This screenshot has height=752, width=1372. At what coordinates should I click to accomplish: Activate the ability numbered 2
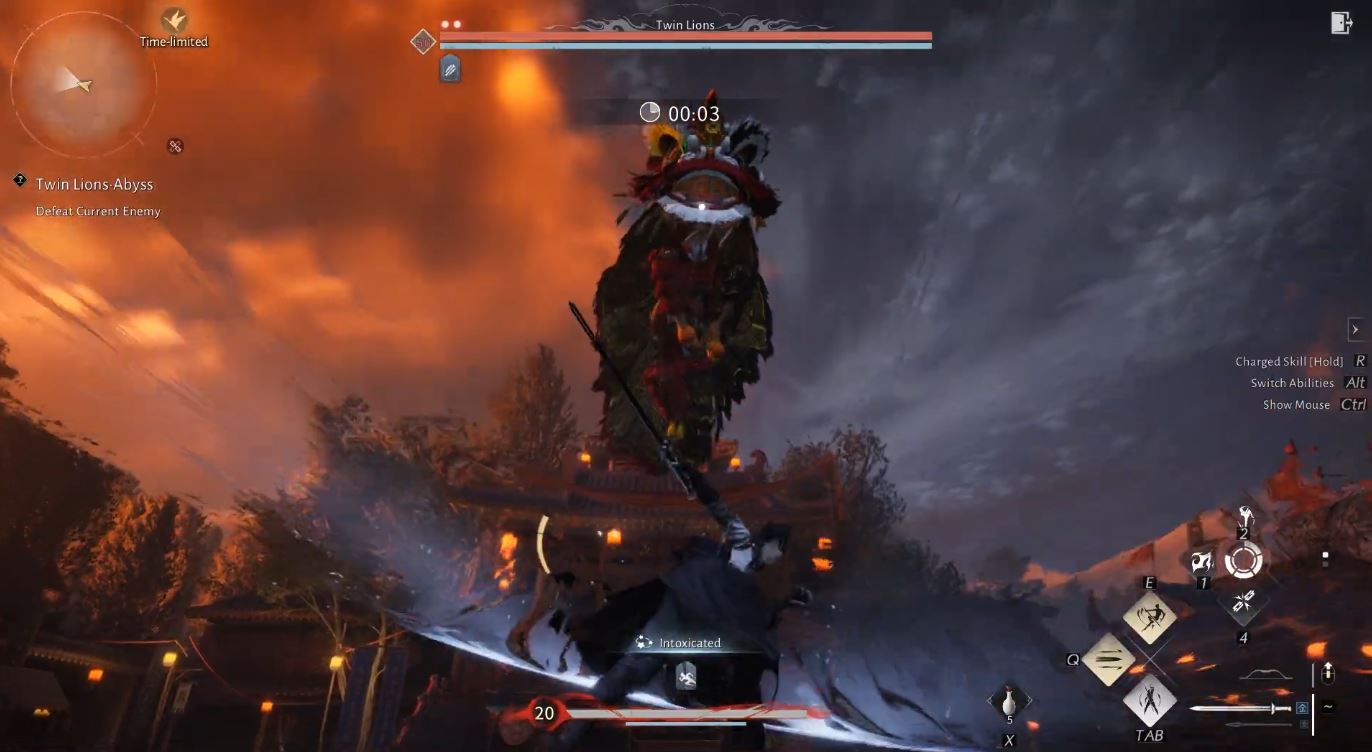tap(1245, 518)
